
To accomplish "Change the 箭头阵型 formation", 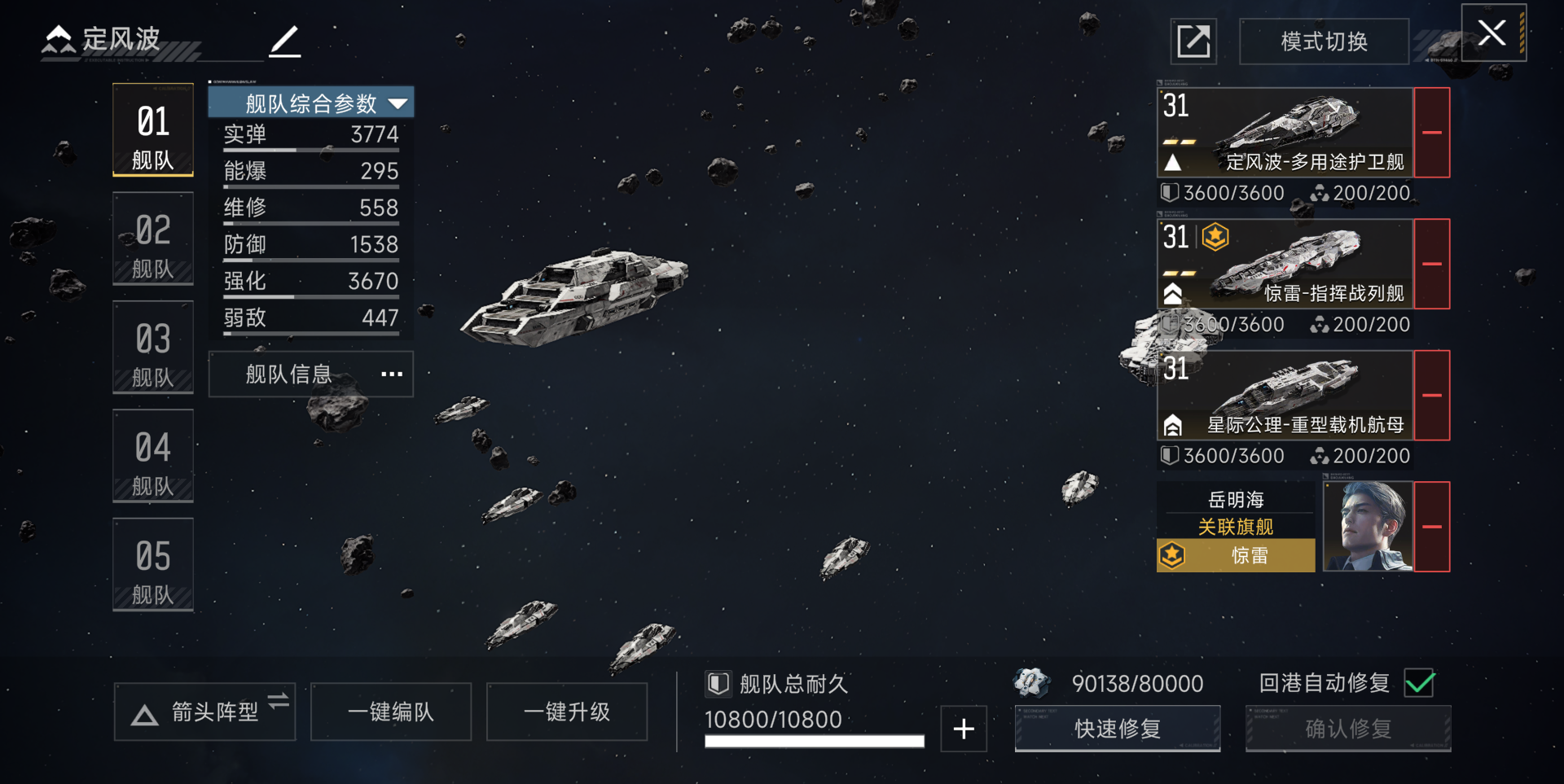I will 204,712.
